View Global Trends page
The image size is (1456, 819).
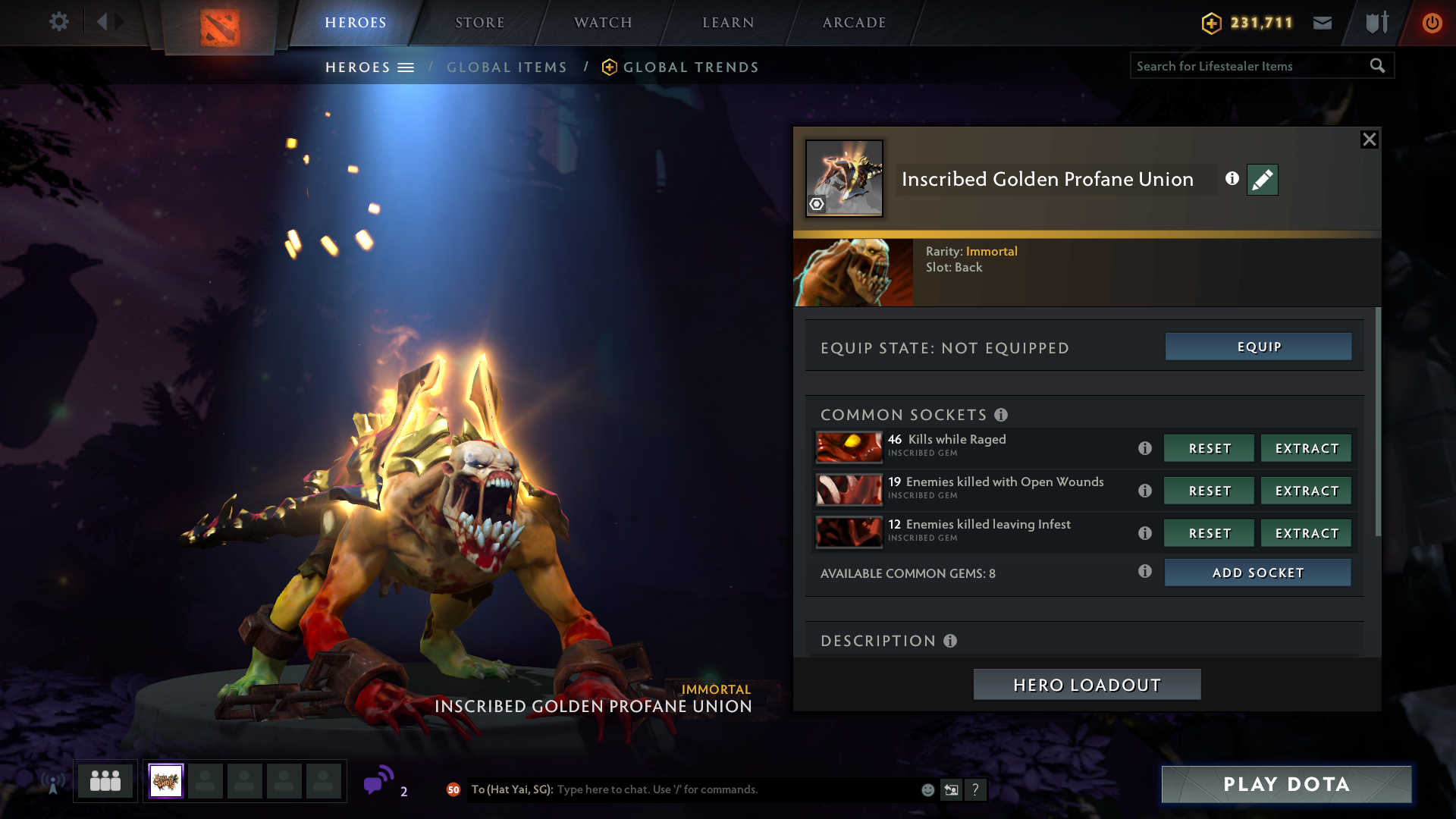[690, 67]
